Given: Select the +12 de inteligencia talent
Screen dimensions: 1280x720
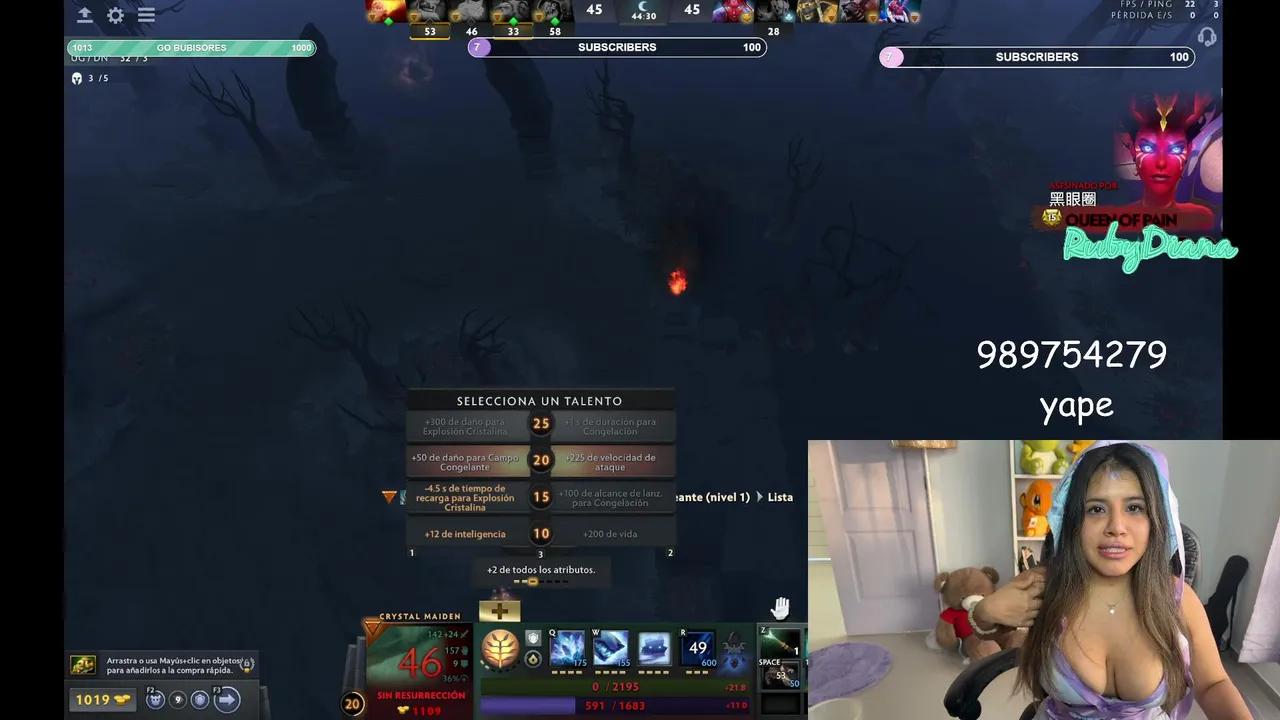Looking at the screenshot, I should (x=466, y=534).
